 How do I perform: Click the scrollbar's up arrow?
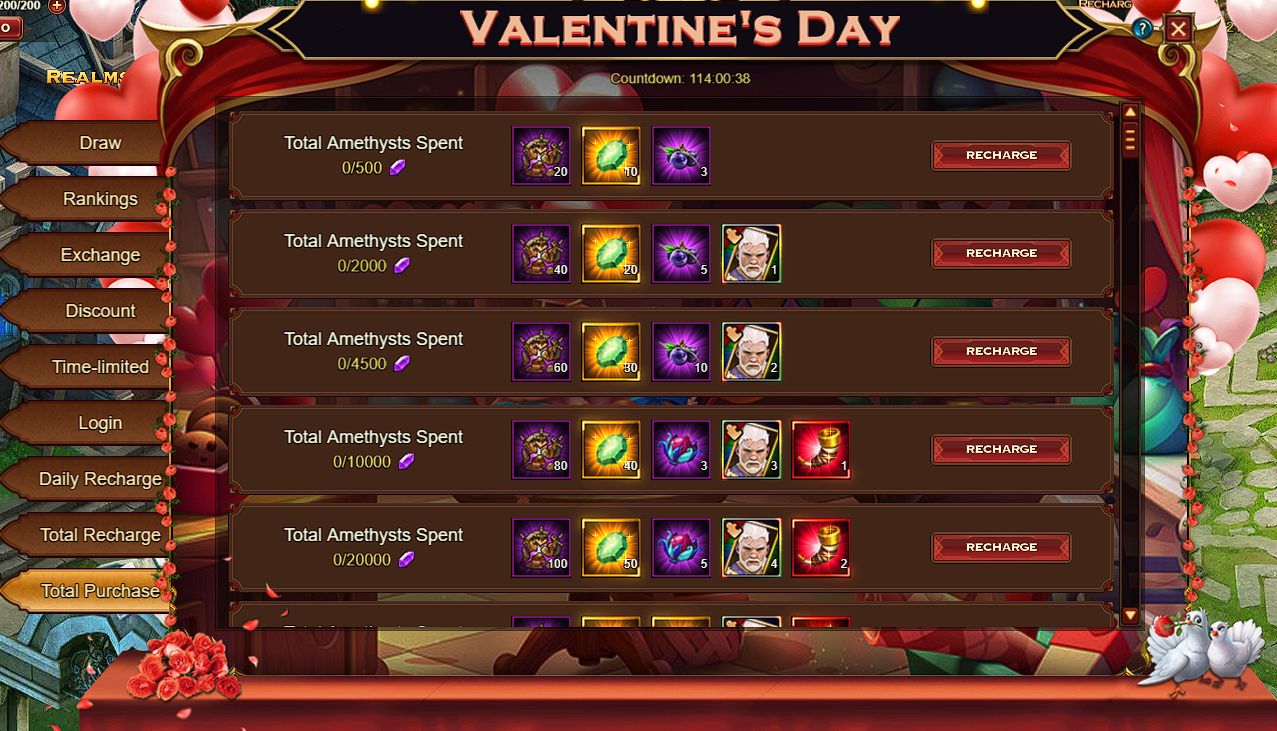1130,113
